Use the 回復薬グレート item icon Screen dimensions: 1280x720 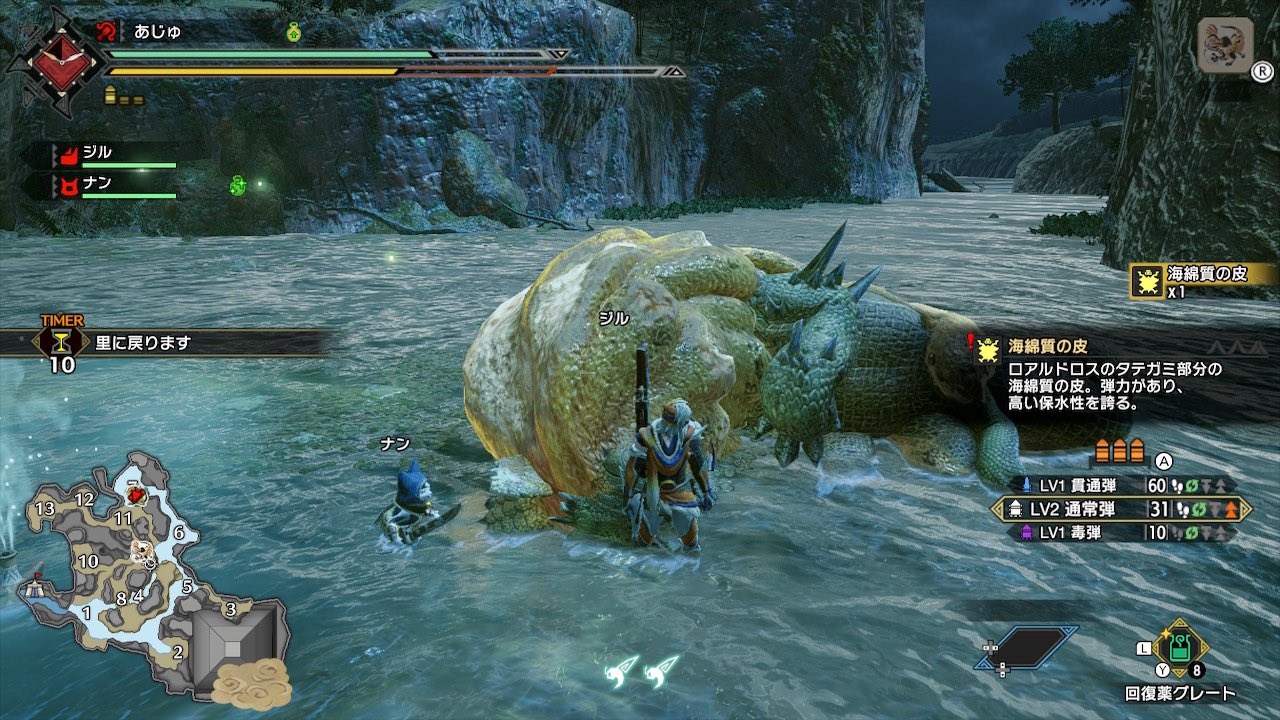tap(1180, 647)
